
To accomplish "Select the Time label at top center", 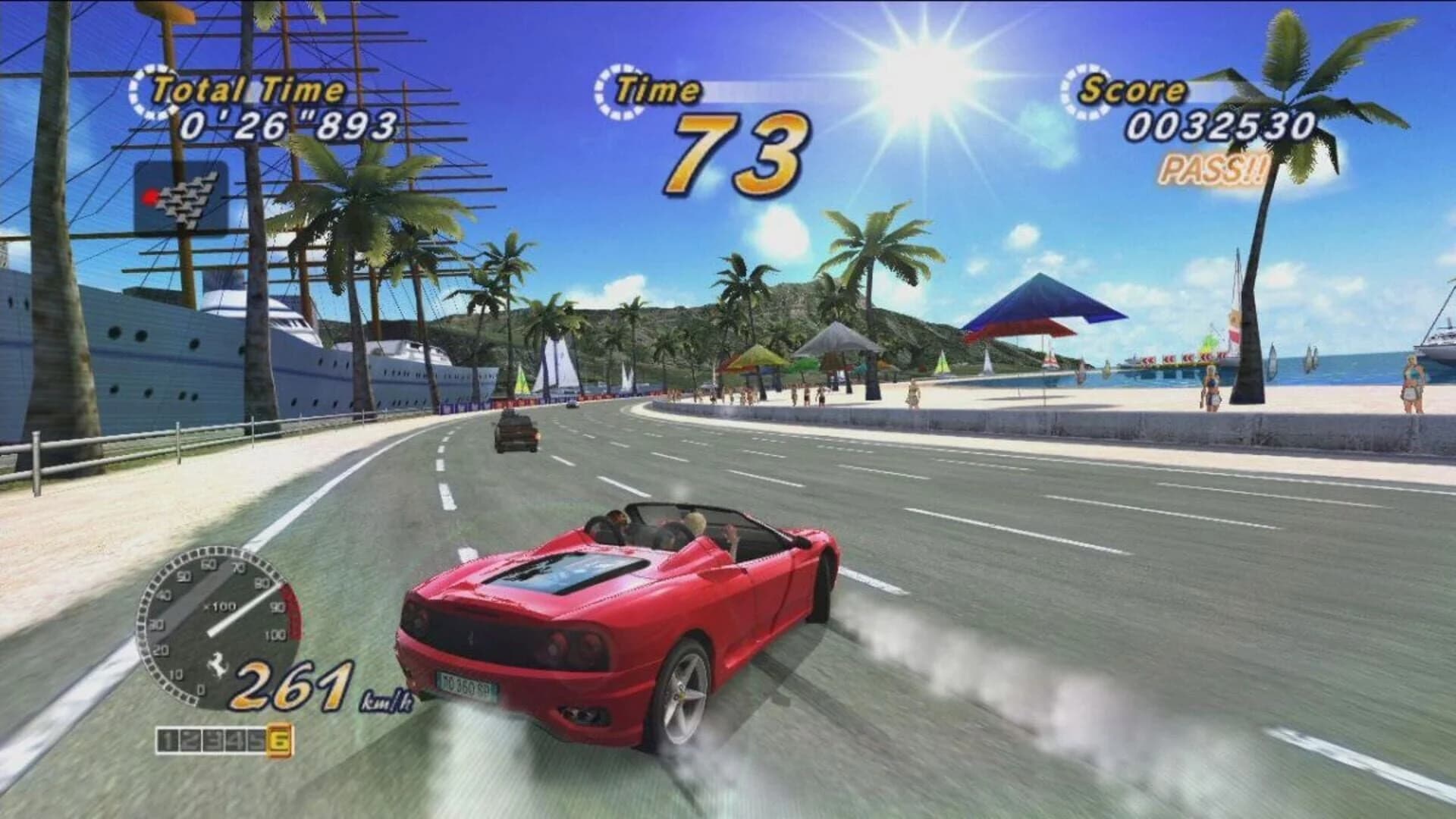I will pyautogui.click(x=657, y=88).
